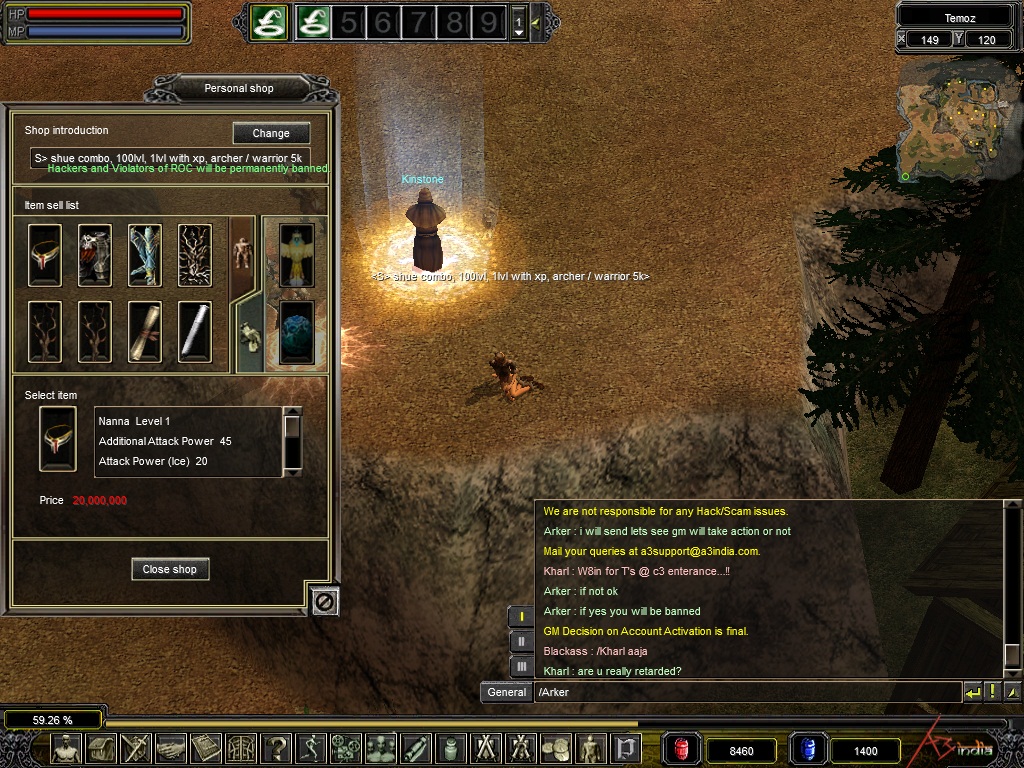Image resolution: width=1024 pixels, height=768 pixels.
Task: Choose the rolled scroll item slot
Action: pyautogui.click(x=145, y=331)
